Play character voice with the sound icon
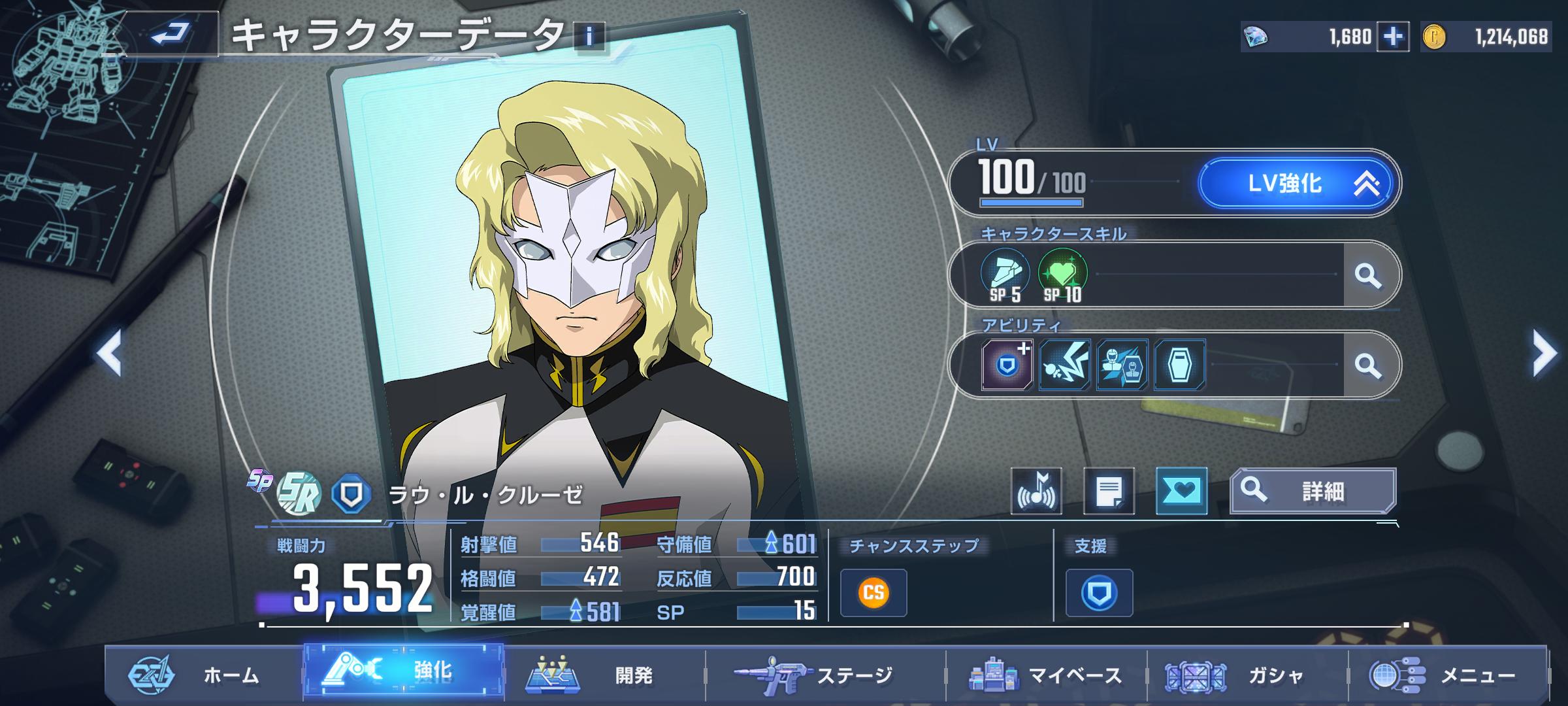This screenshot has height=706, width=1568. 1036,491
